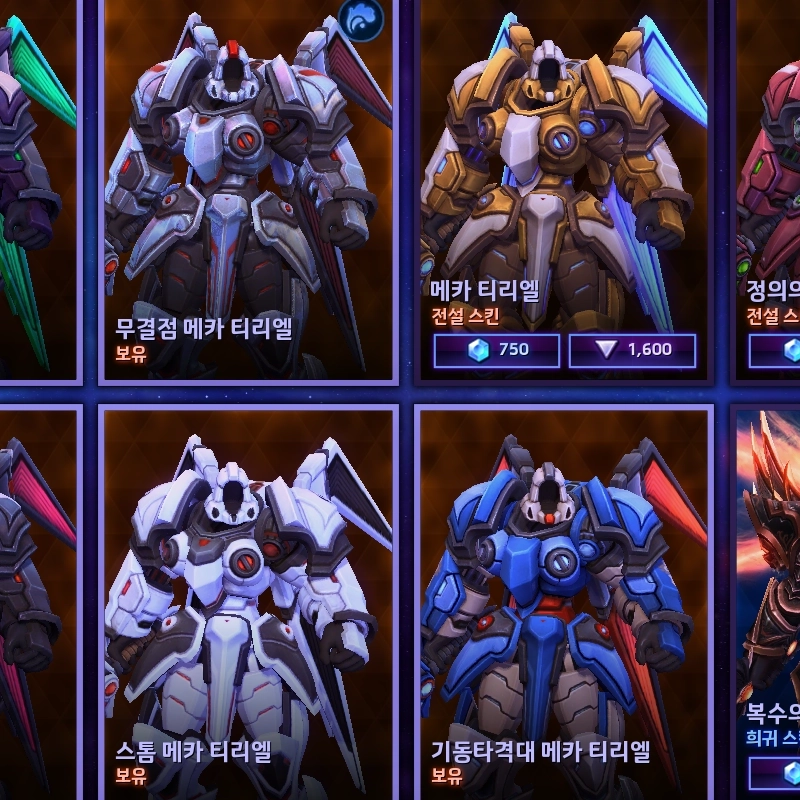
Task: Buy 메카 티리엘 for 750 gems
Action: (x=496, y=350)
